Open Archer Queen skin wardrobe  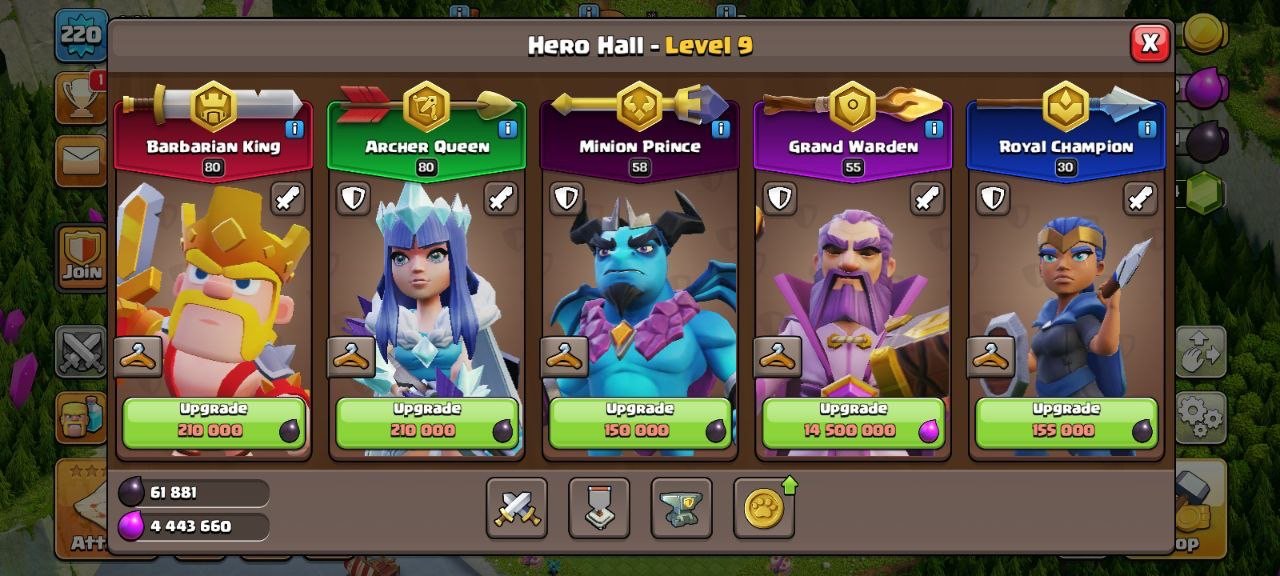(x=351, y=356)
